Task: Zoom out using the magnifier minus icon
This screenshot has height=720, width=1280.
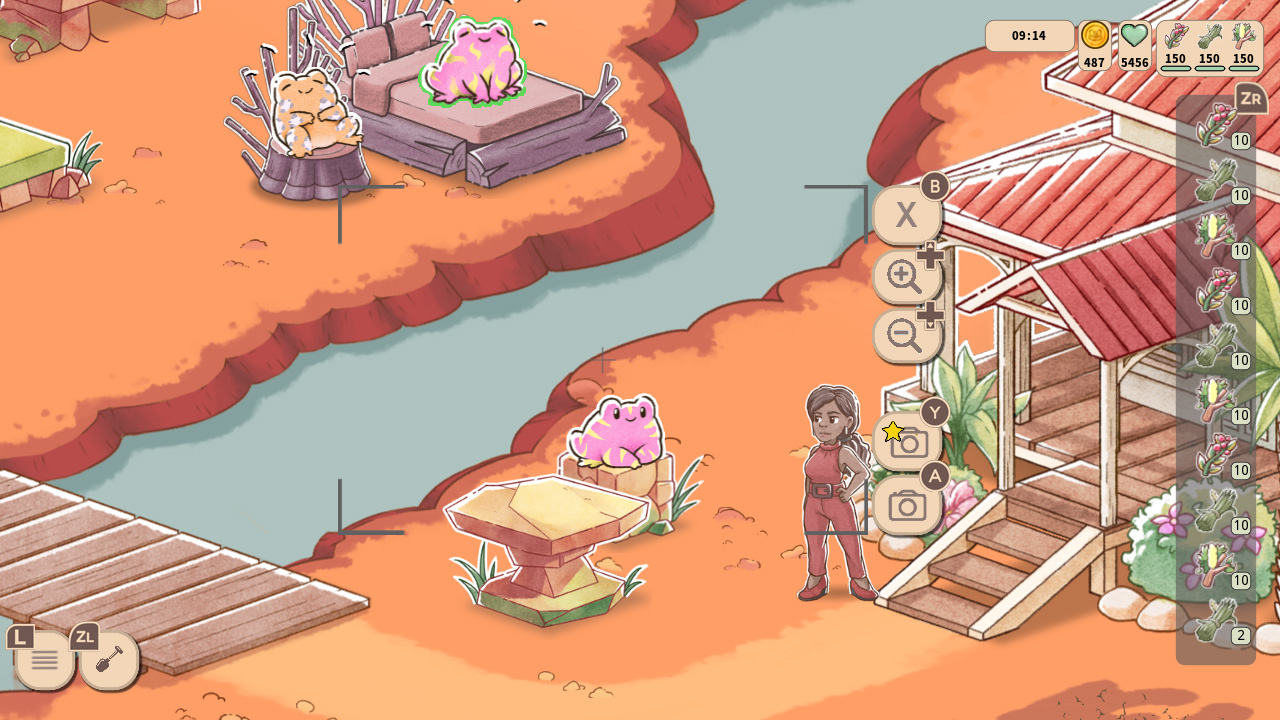Action: (x=906, y=337)
